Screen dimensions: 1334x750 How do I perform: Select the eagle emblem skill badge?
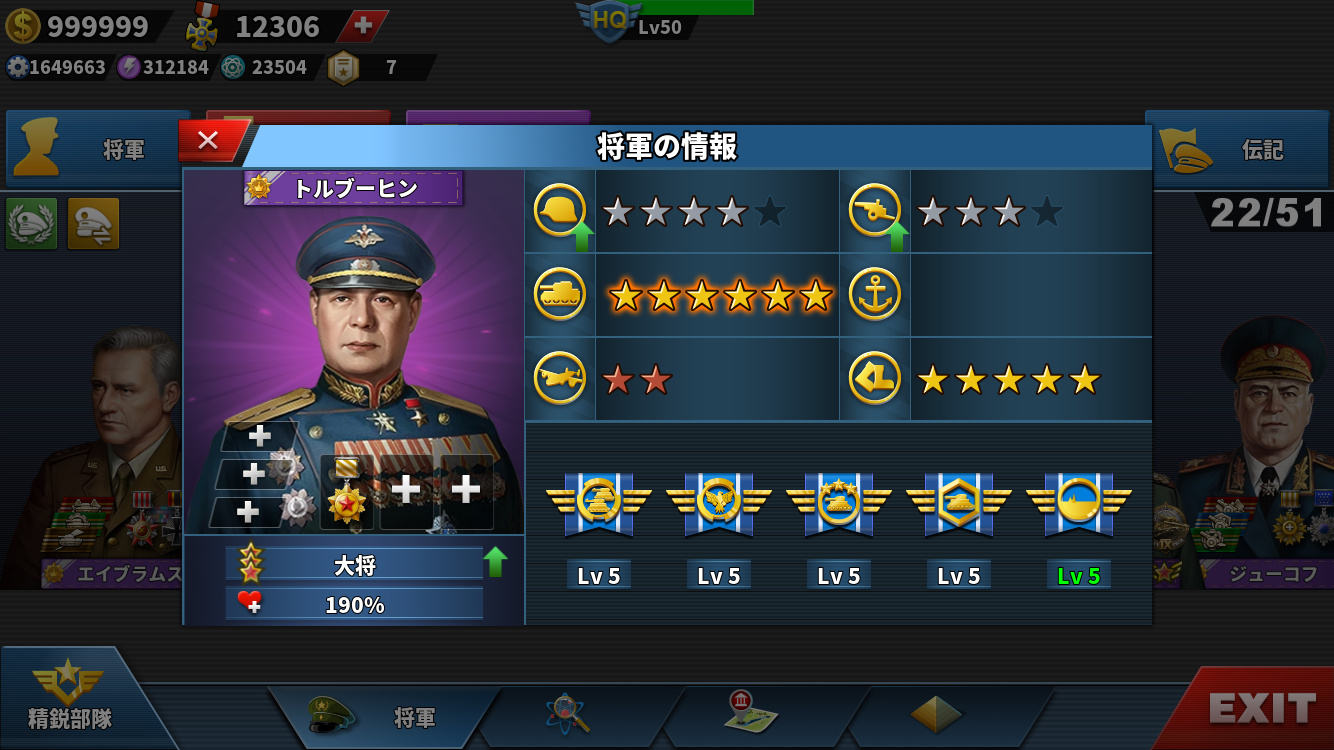(x=718, y=505)
